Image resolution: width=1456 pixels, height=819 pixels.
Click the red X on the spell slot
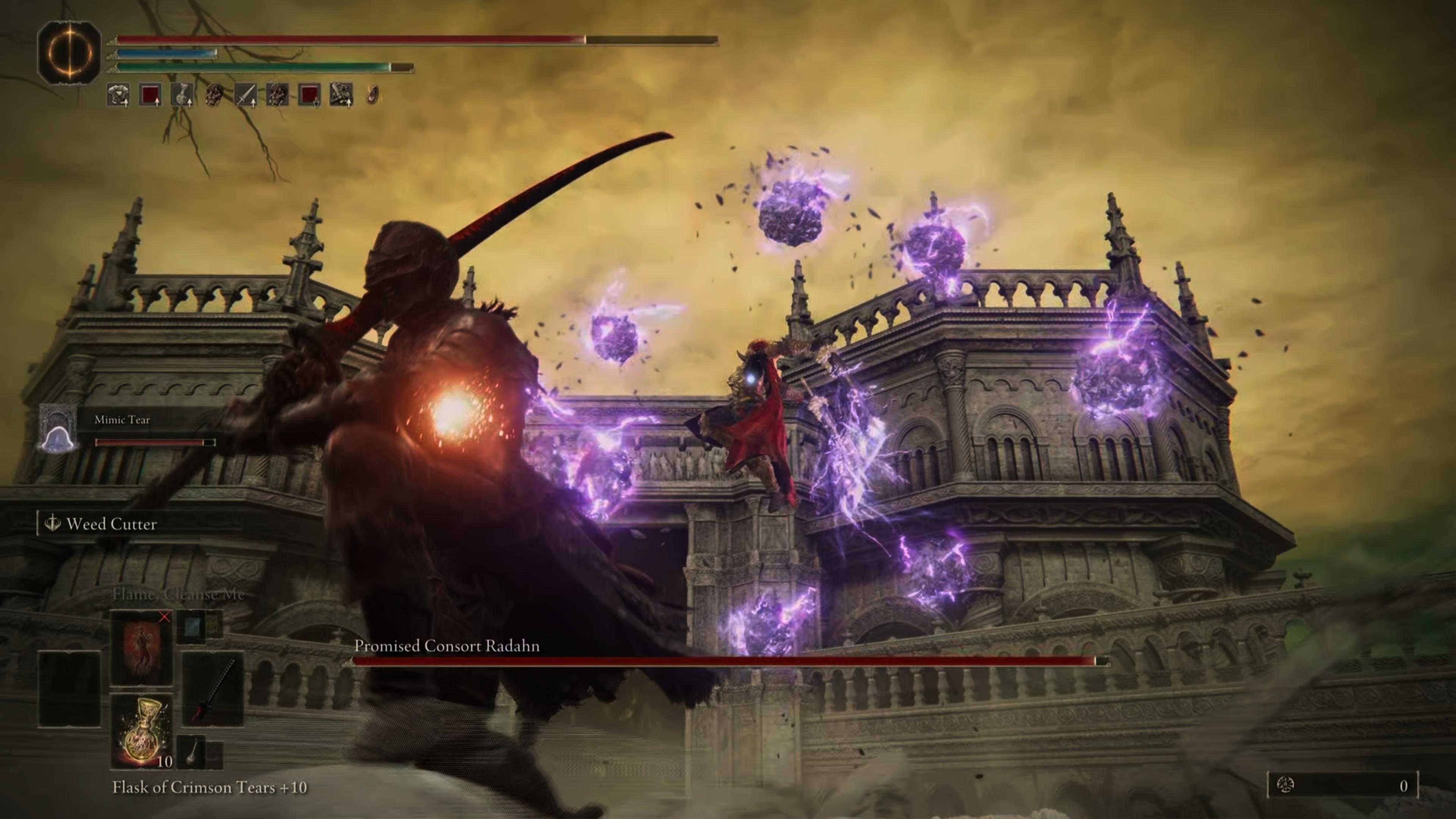coord(165,618)
